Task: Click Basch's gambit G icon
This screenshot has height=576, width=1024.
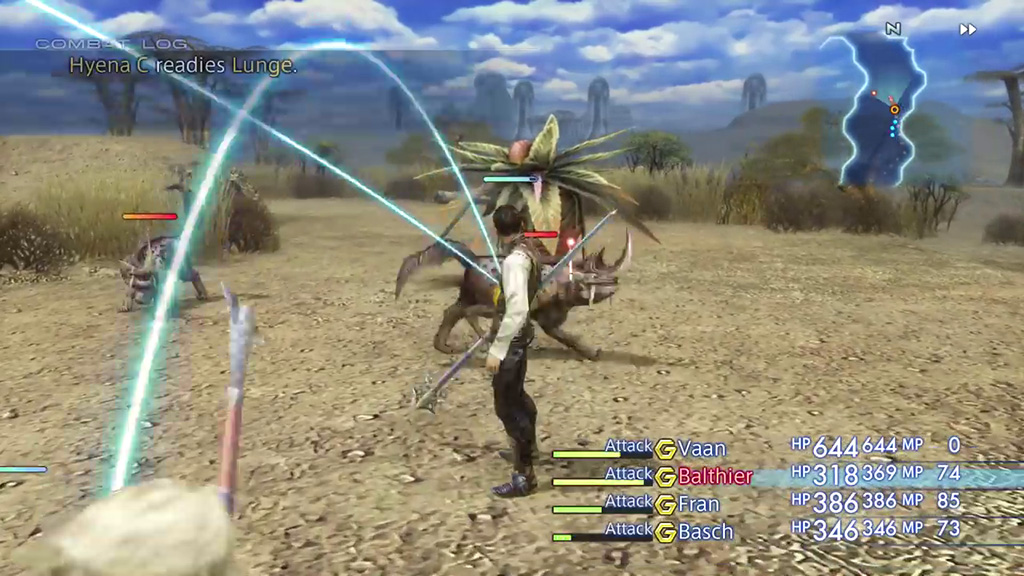Action: (x=666, y=533)
